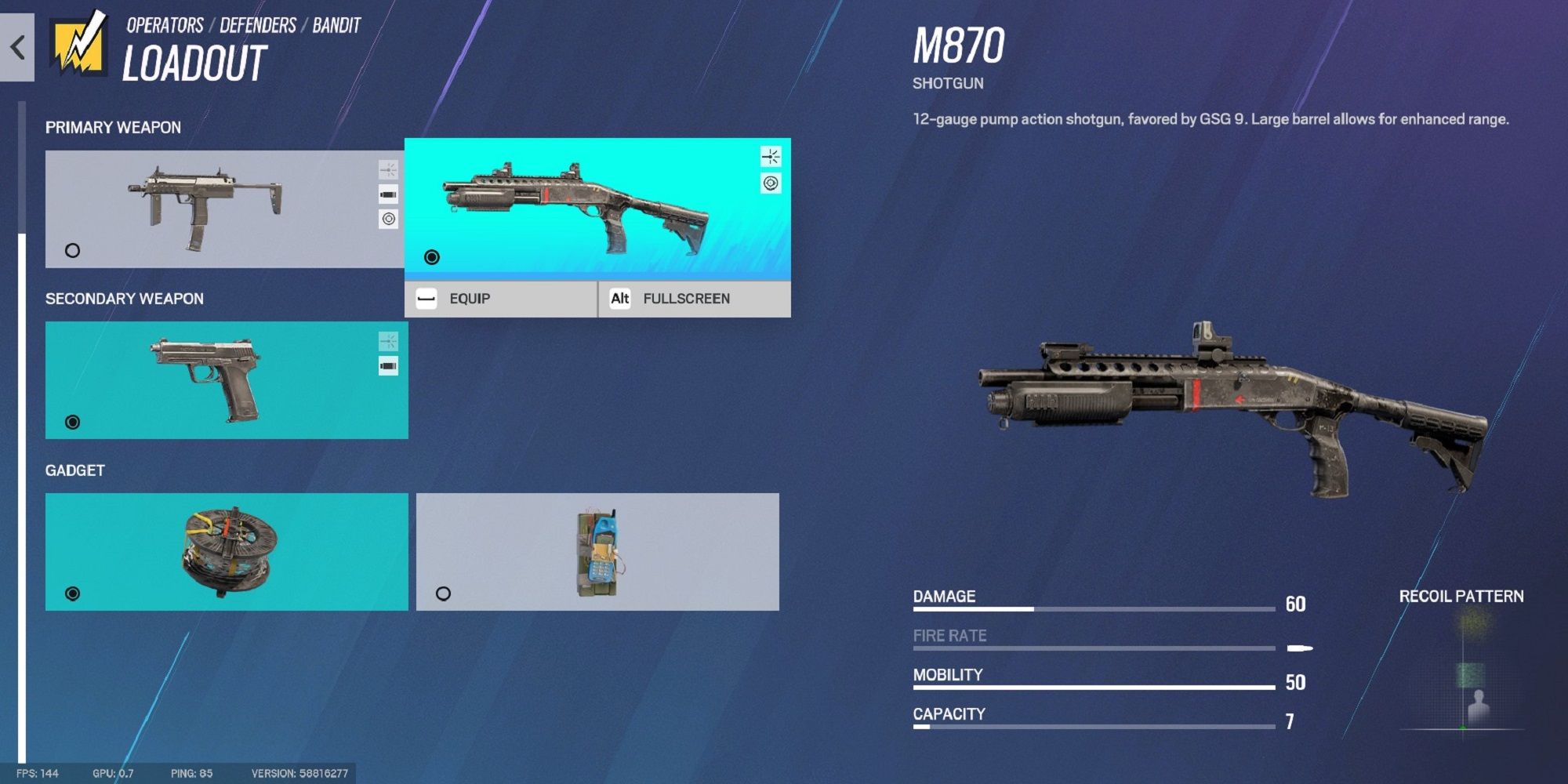
Task: Open the OPERATORS breadcrumb link
Action: pos(164,24)
